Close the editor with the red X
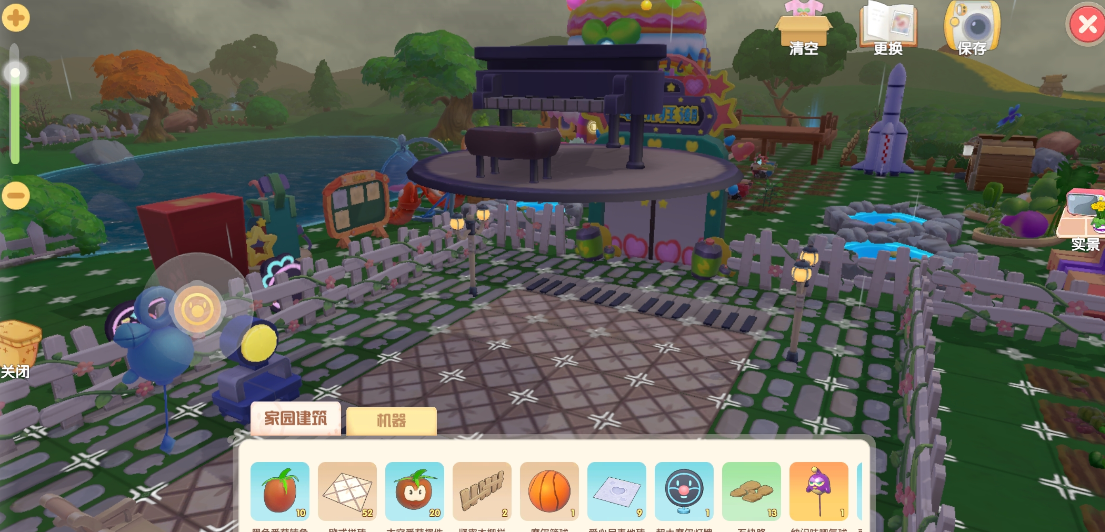The image size is (1105, 532). (x=1085, y=25)
